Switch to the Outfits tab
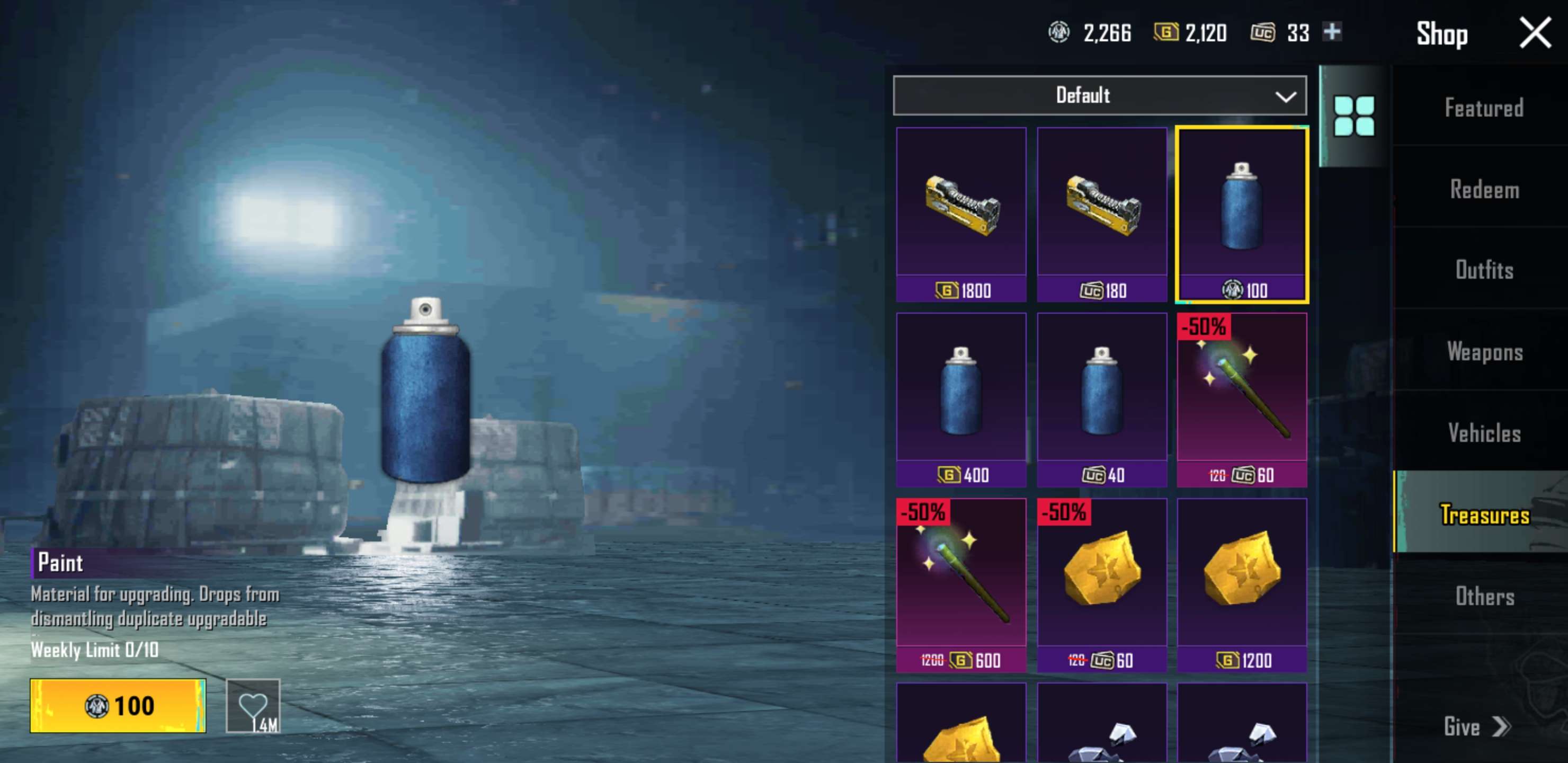The image size is (1568, 763). [1486, 271]
